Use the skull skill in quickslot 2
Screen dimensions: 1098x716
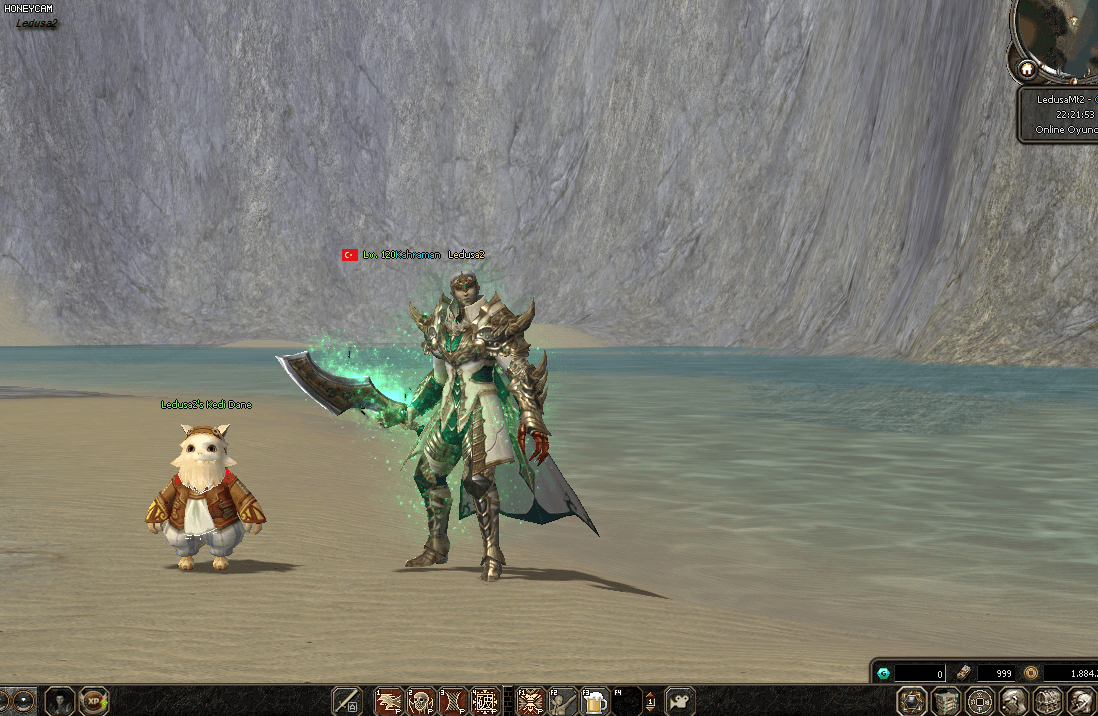click(x=421, y=701)
